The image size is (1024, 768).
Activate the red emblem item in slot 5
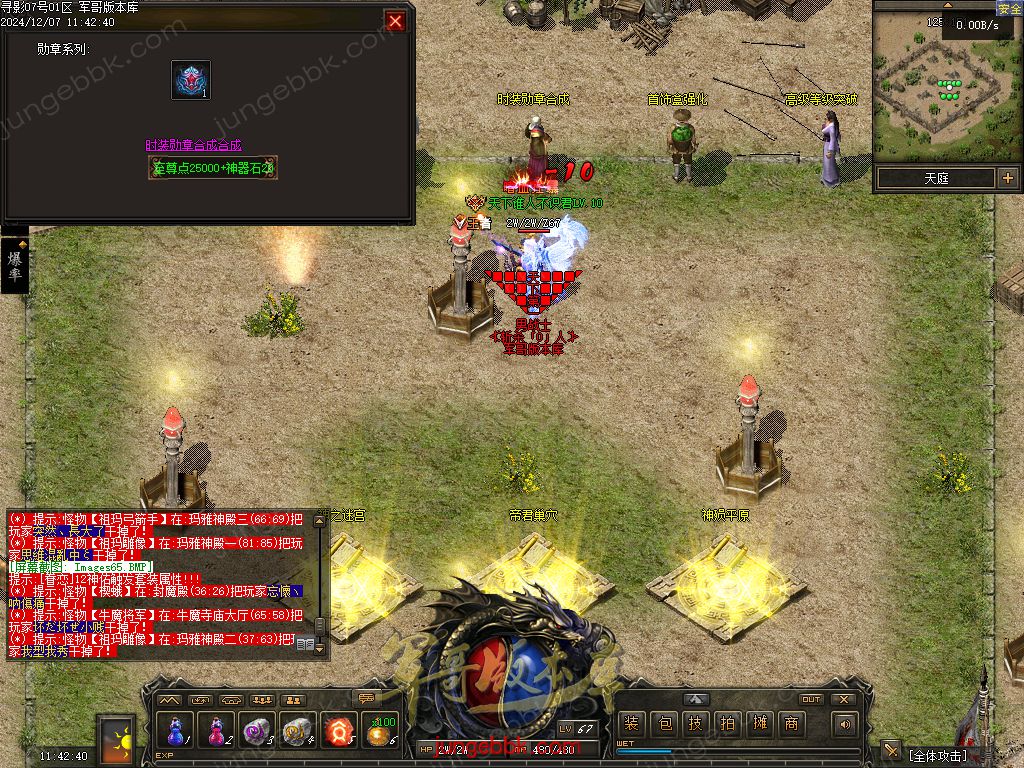coord(339,731)
